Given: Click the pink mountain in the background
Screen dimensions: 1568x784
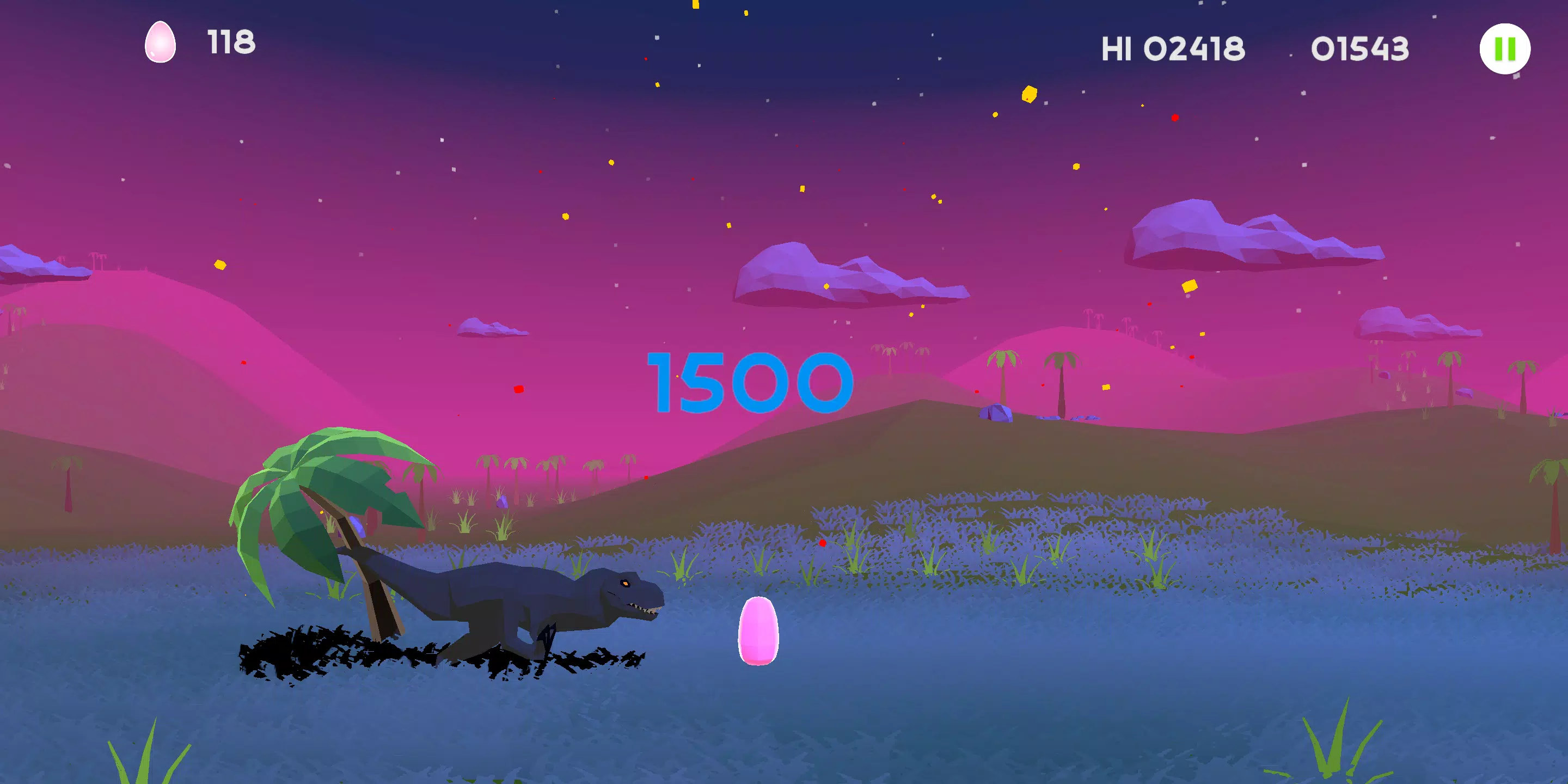Looking at the screenshot, I should point(182,377).
